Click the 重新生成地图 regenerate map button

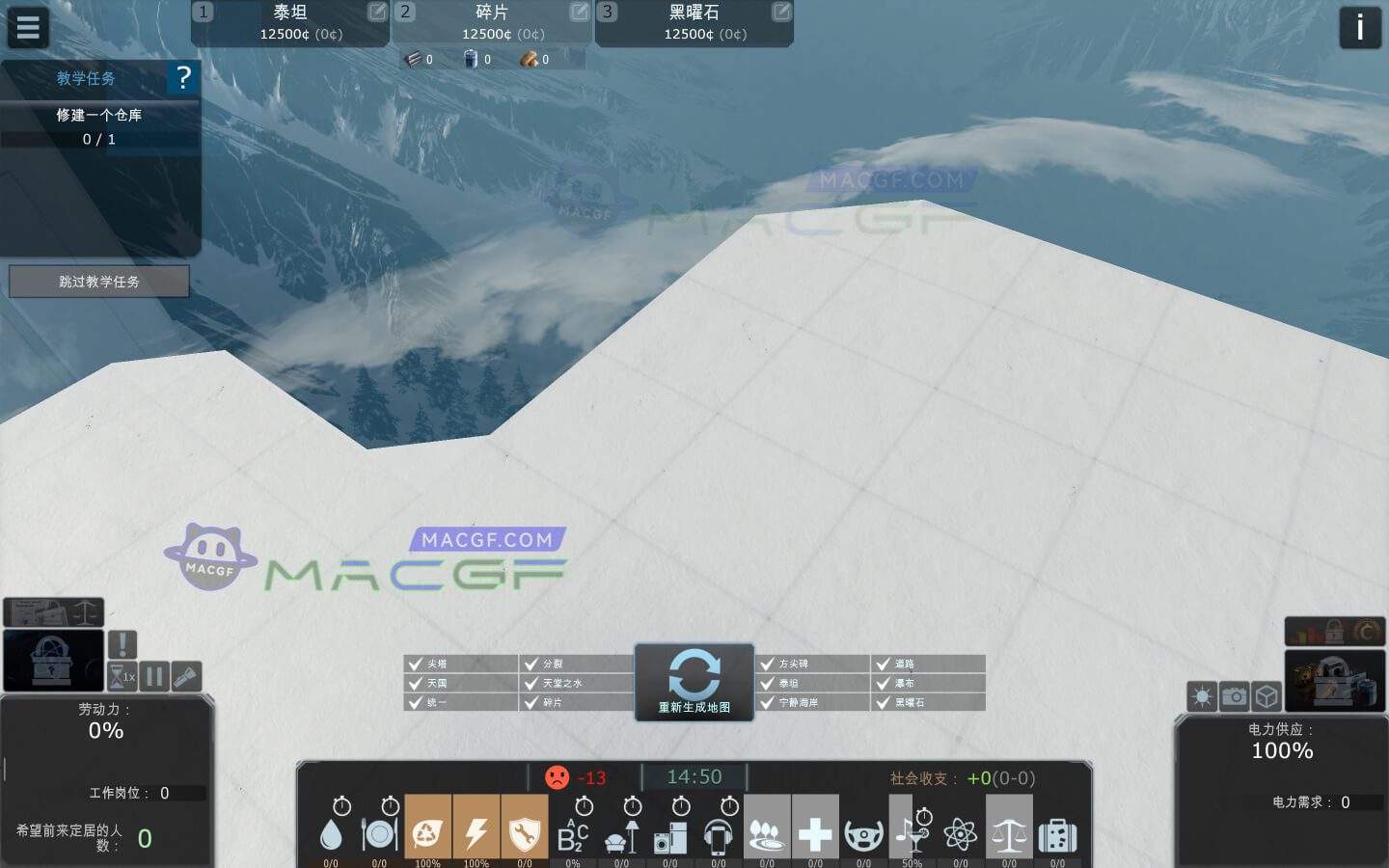(x=694, y=682)
